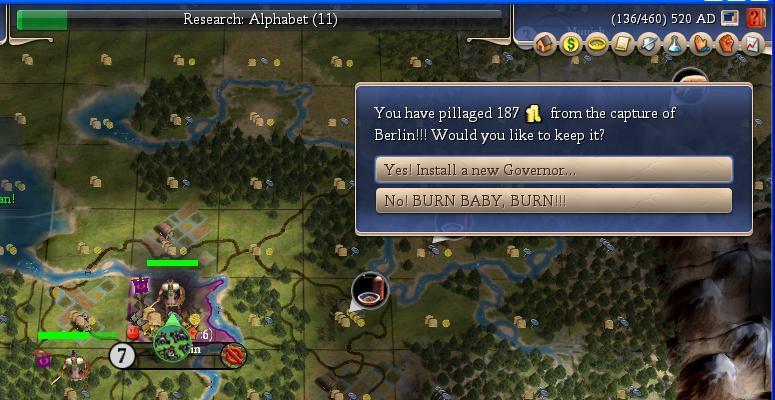The image size is (775, 400).
Task: Click the main menu screen icon
Action: click(731, 18)
